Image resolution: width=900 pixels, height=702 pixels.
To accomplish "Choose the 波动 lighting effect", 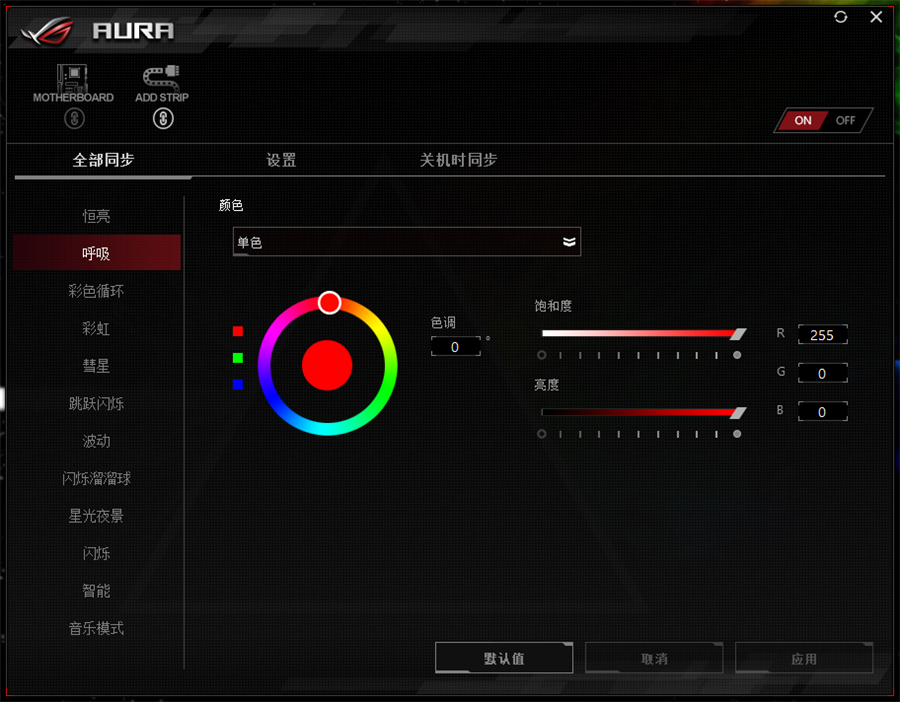I will 96,441.
